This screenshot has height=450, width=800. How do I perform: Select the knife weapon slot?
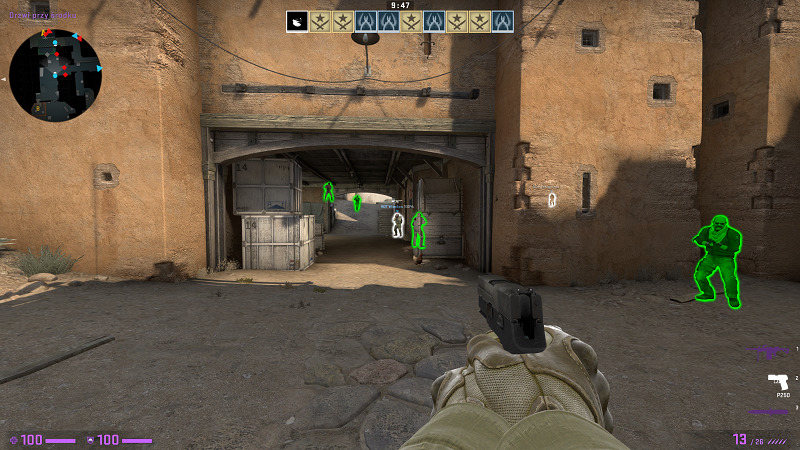tap(771, 411)
